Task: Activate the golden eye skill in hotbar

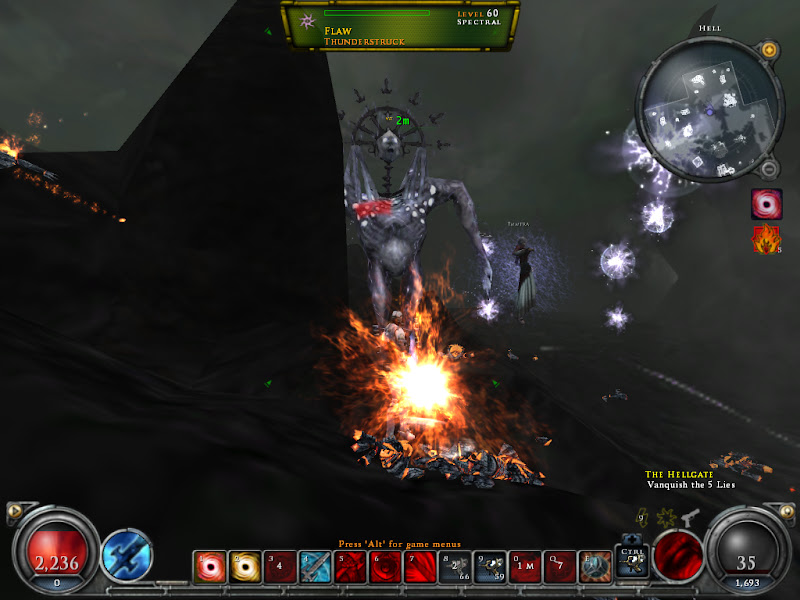Action: (x=245, y=567)
